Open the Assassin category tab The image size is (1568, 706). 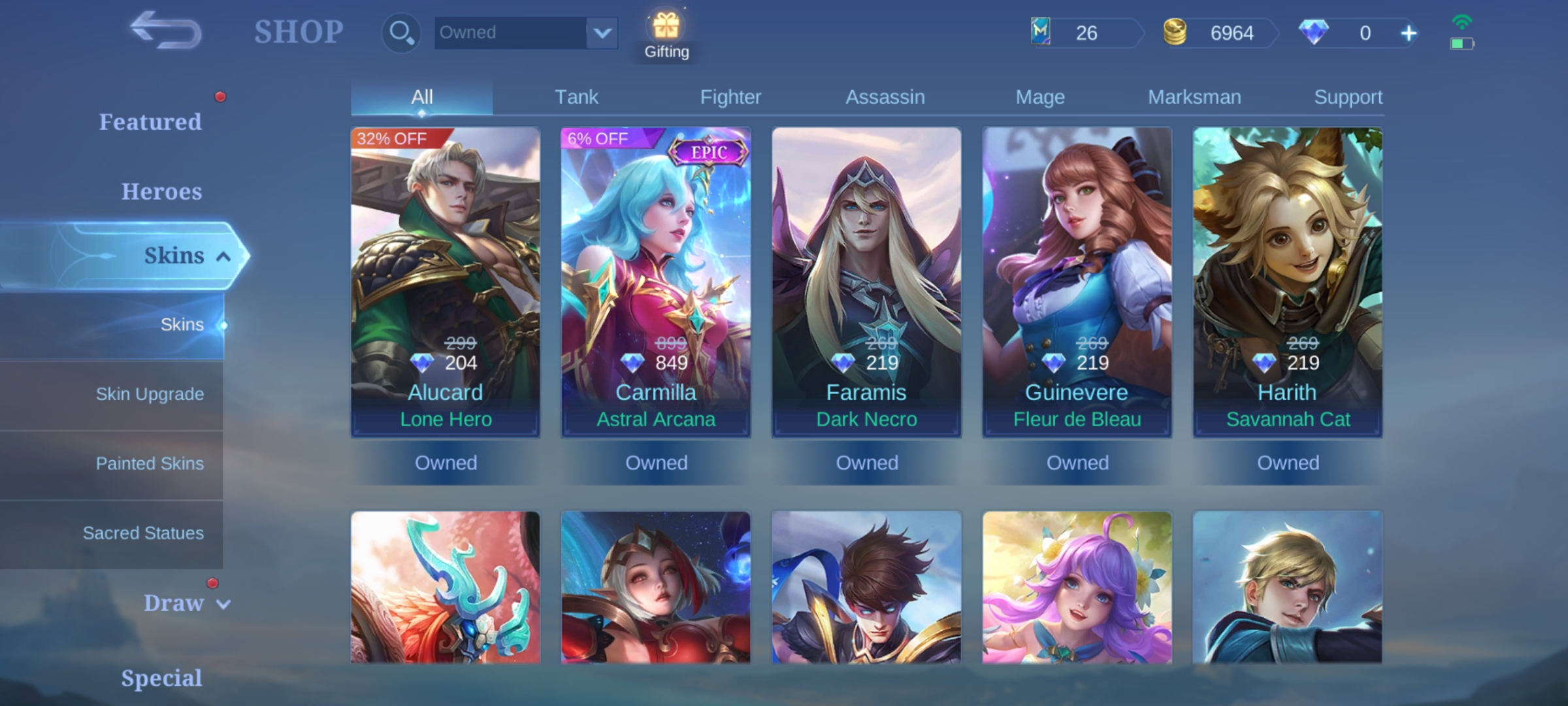pos(885,96)
